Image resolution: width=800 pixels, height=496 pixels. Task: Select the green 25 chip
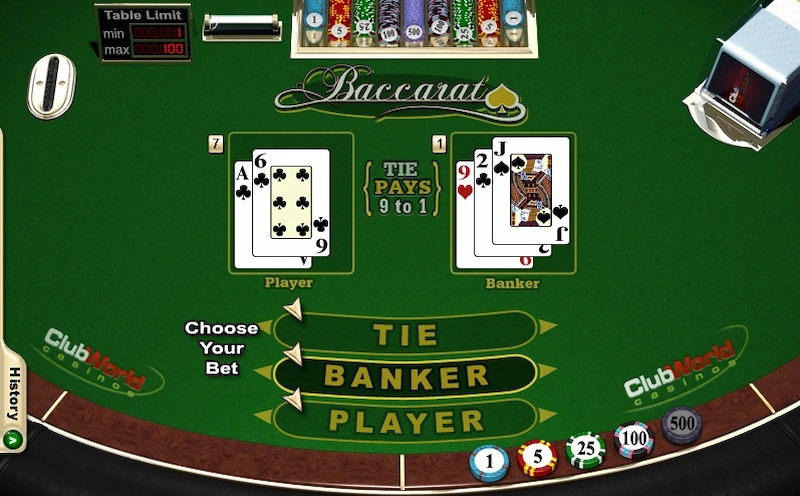point(586,449)
